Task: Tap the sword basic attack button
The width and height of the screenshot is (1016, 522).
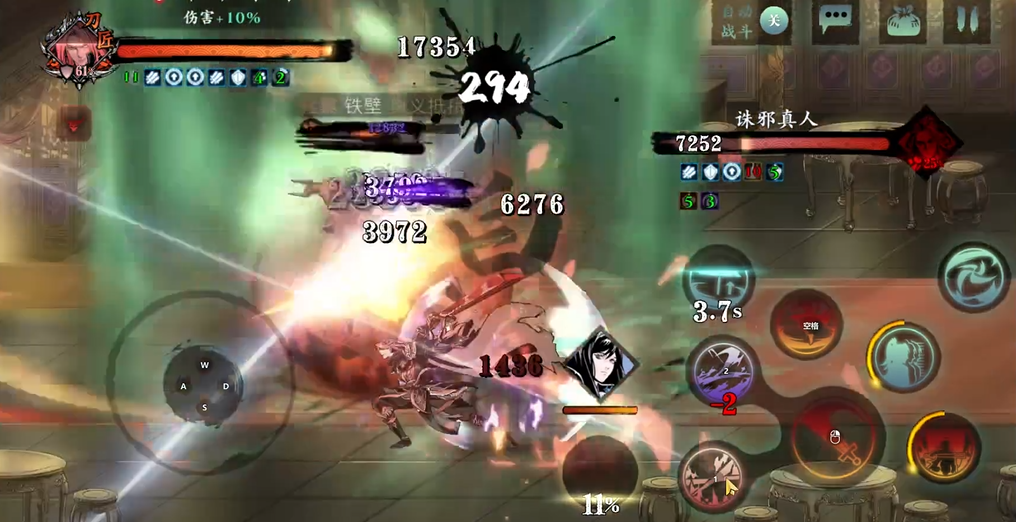Action: [838, 438]
